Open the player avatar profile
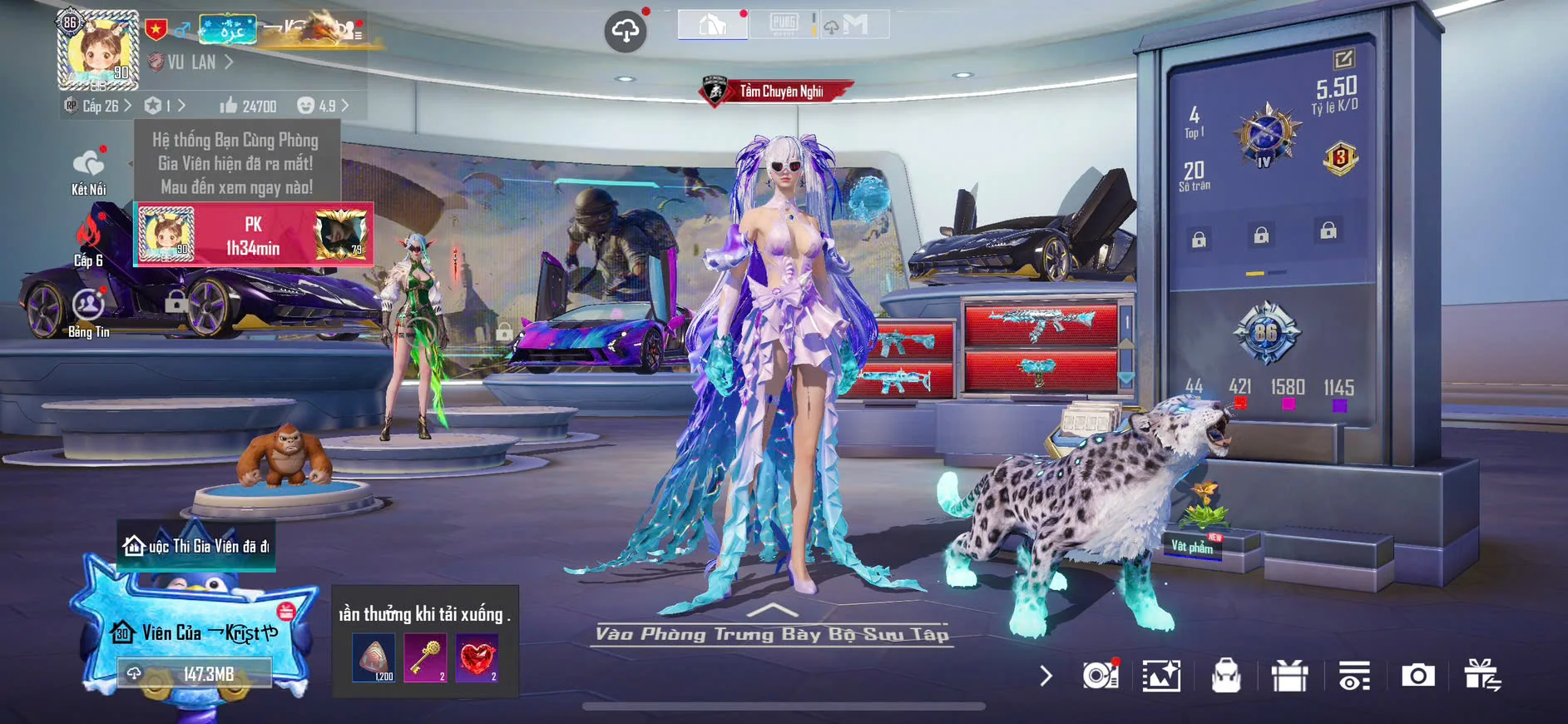1568x724 pixels. coord(97,50)
